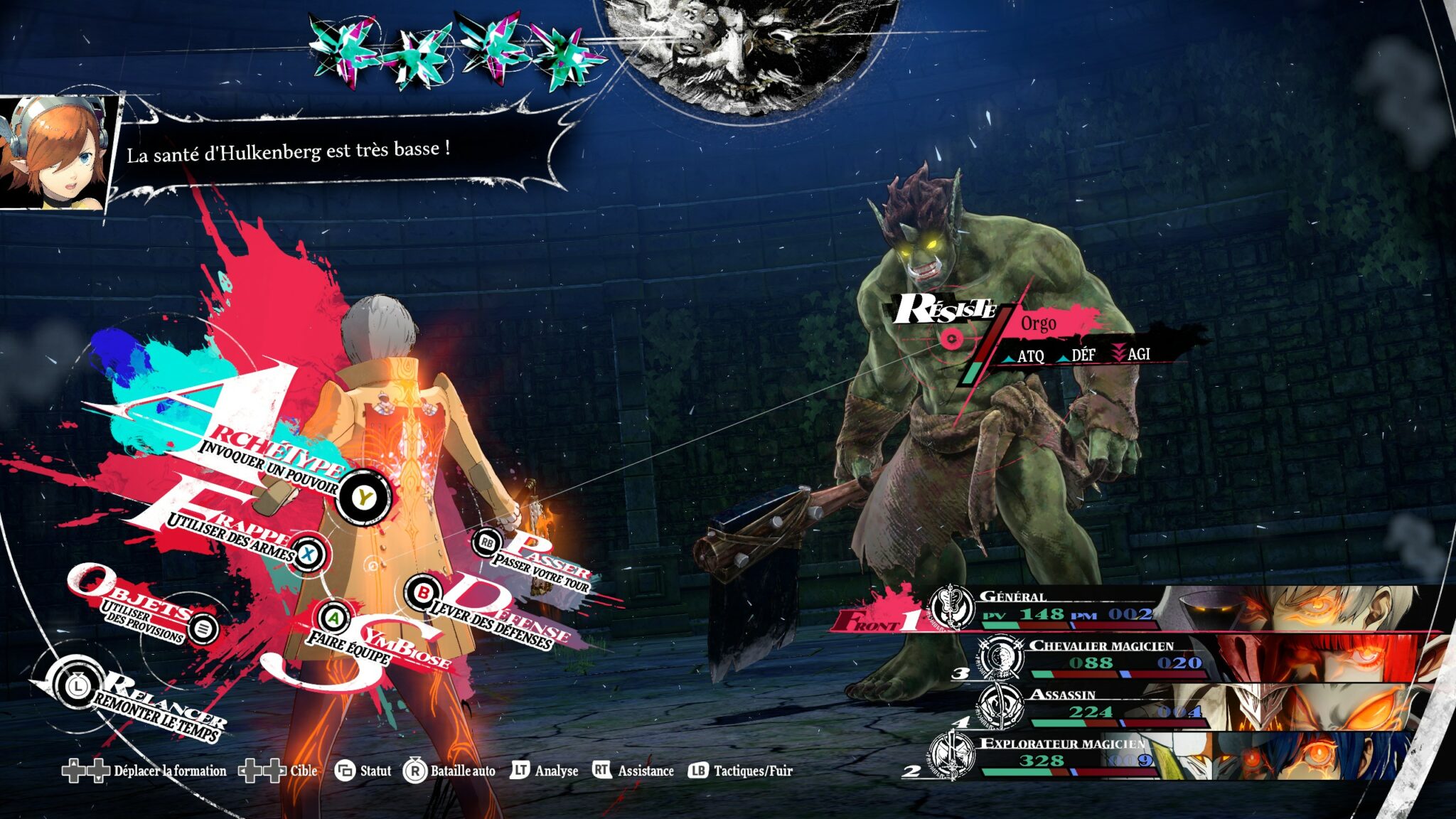Open the Statut screen option
1456x819 pixels.
point(363,771)
